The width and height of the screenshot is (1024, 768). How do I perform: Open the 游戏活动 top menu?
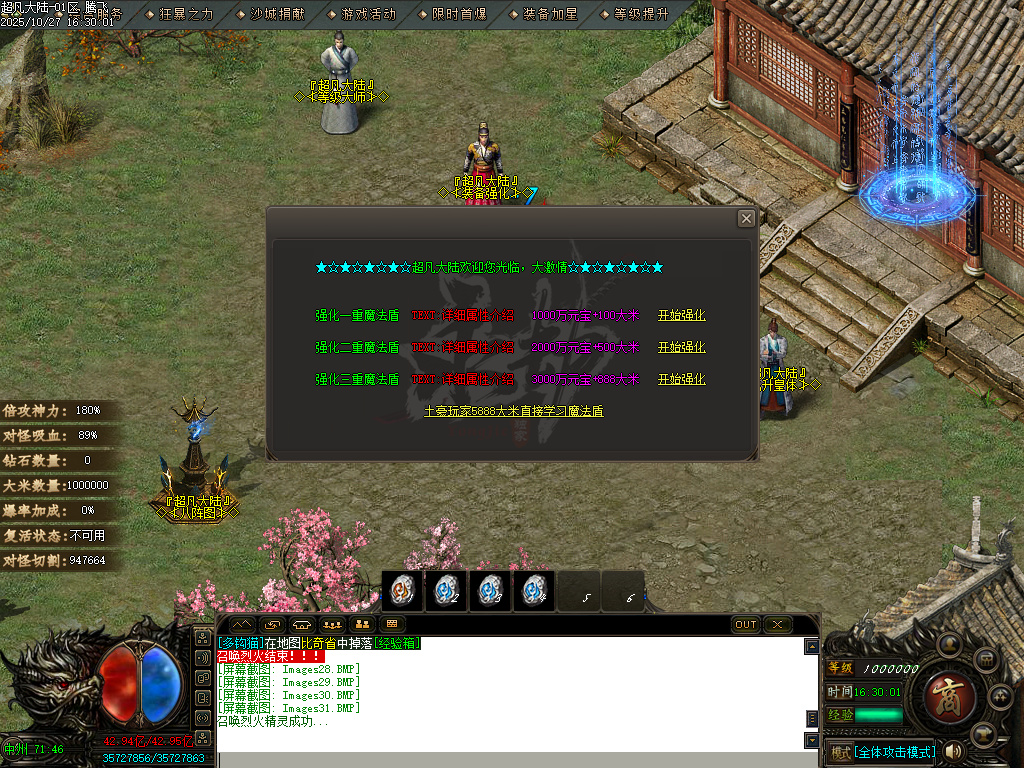coord(362,14)
